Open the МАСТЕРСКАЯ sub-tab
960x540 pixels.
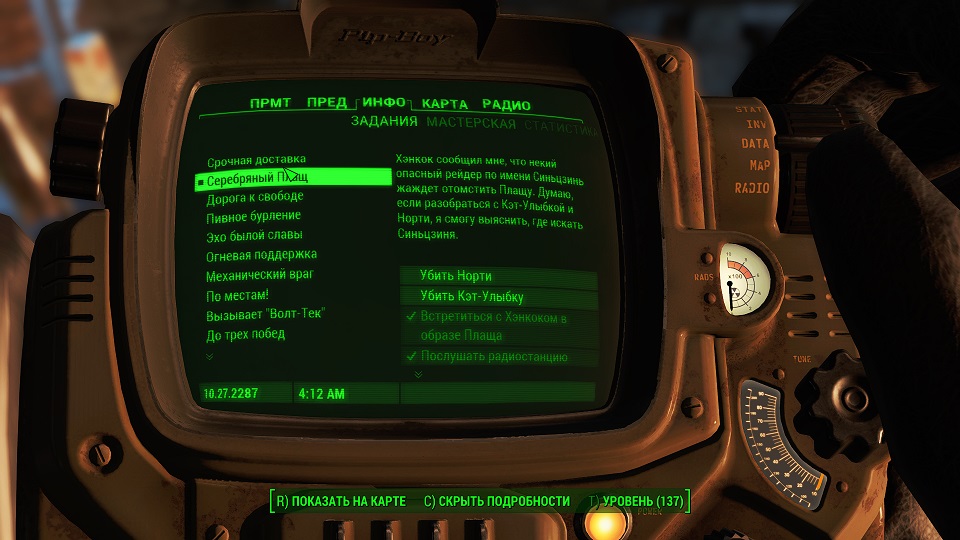point(471,124)
